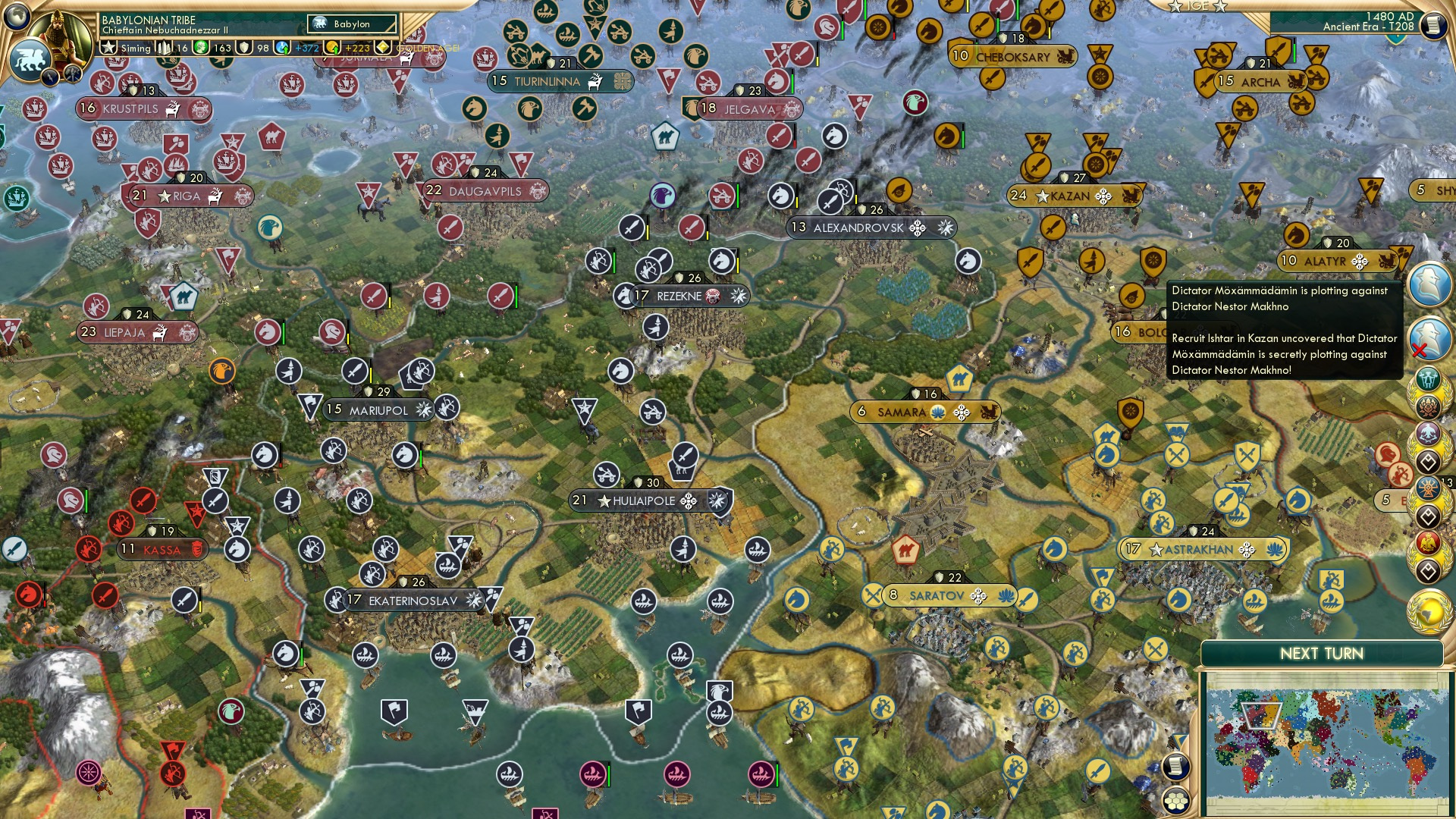Image resolution: width=1456 pixels, height=819 pixels.
Task: Click the science icon showing 16
Action: pyautogui.click(x=165, y=48)
